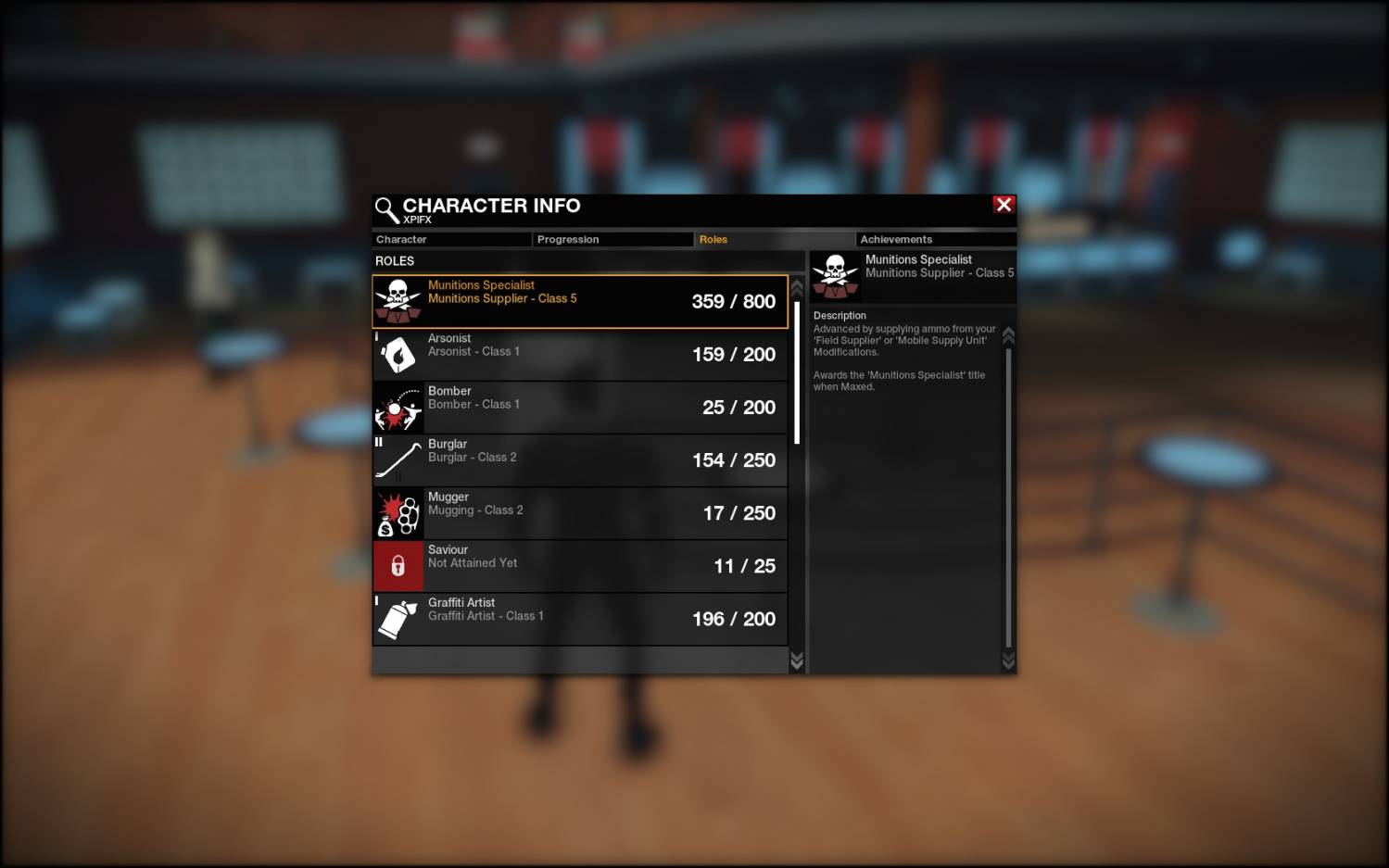Select the Graffiti Artist role row
Screen dimensions: 1389x868
coord(580,619)
